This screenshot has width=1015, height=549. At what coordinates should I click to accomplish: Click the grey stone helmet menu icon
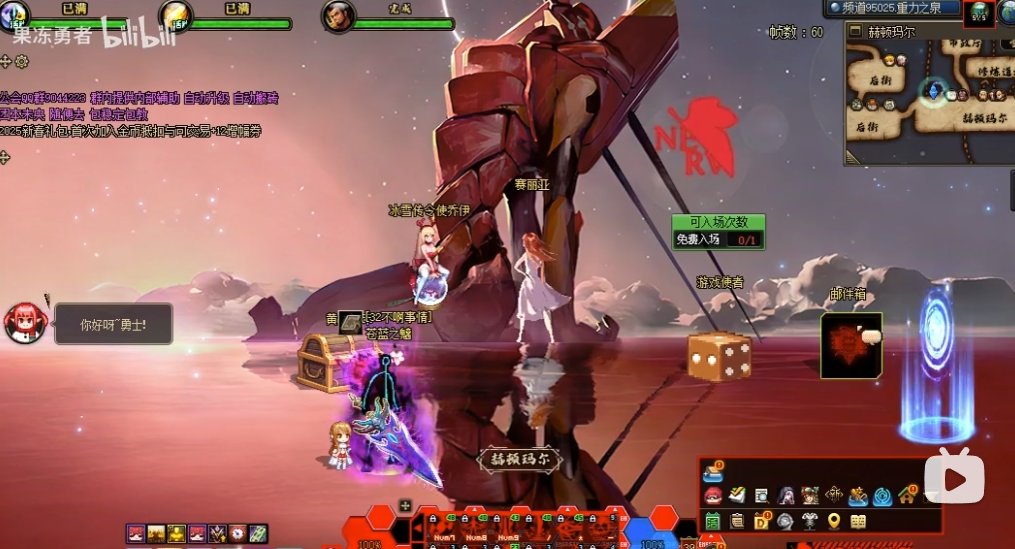point(785,521)
